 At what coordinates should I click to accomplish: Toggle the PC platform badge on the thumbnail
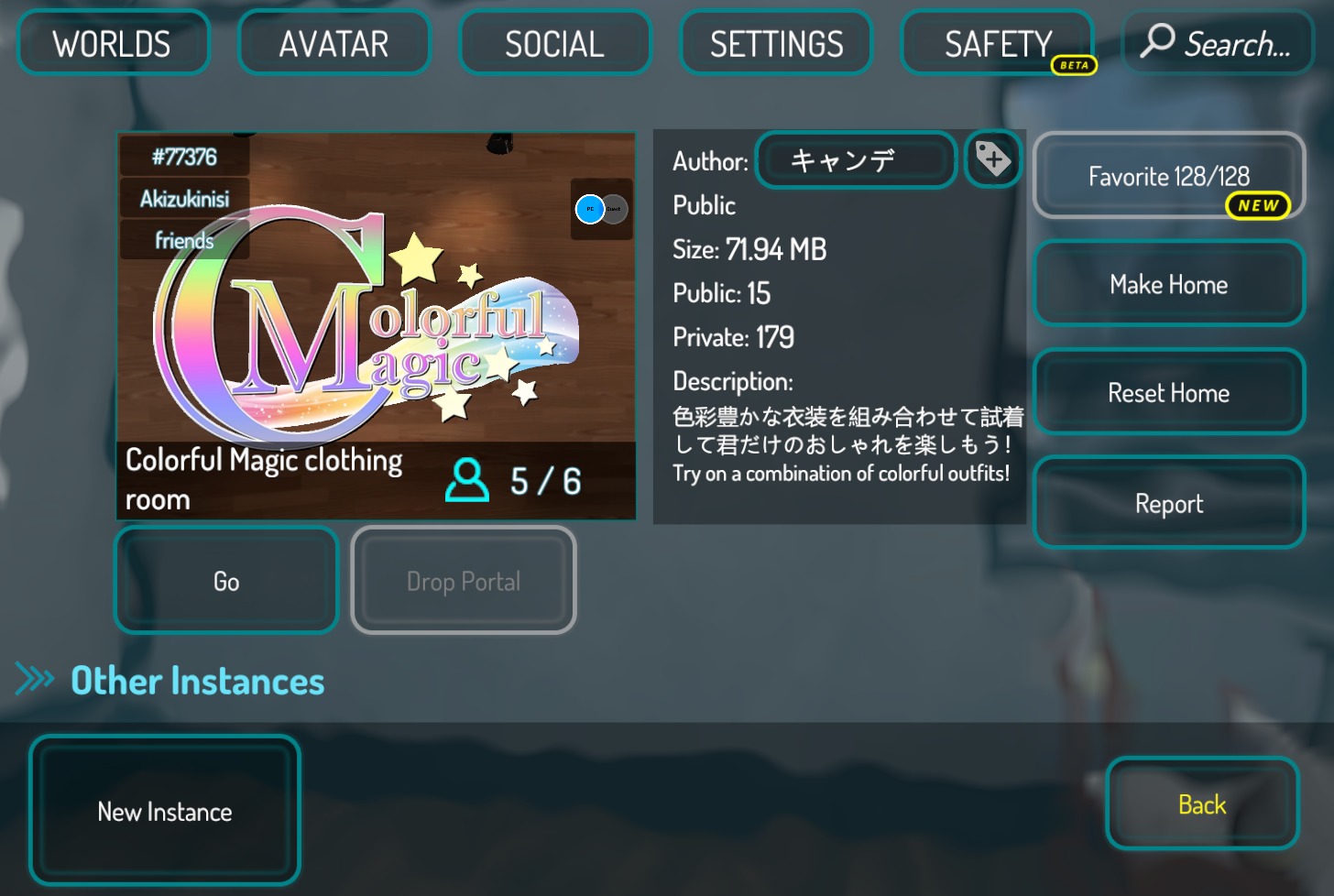[589, 208]
